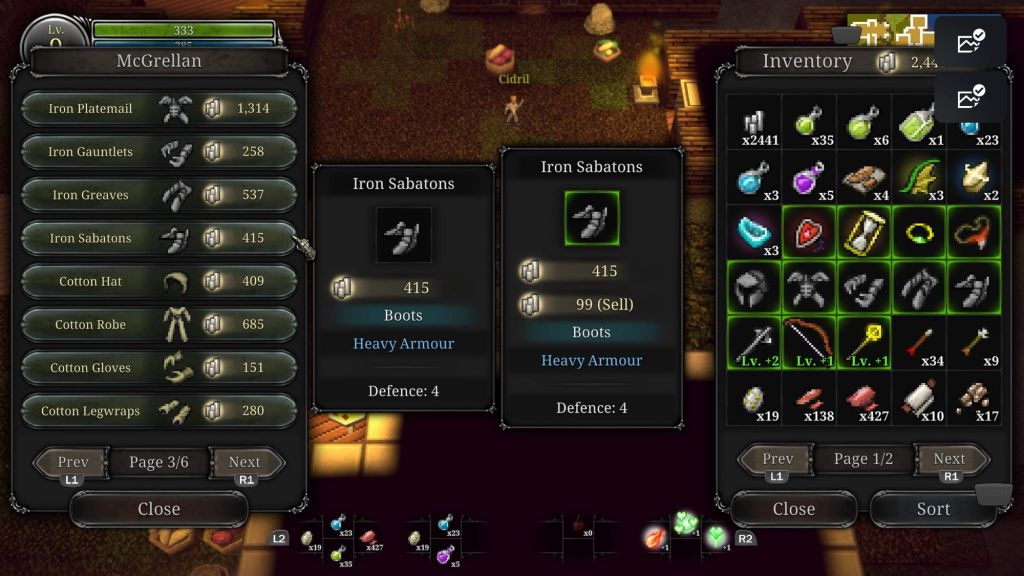
Task: Select the Cotton Hat listing
Action: click(x=158, y=281)
